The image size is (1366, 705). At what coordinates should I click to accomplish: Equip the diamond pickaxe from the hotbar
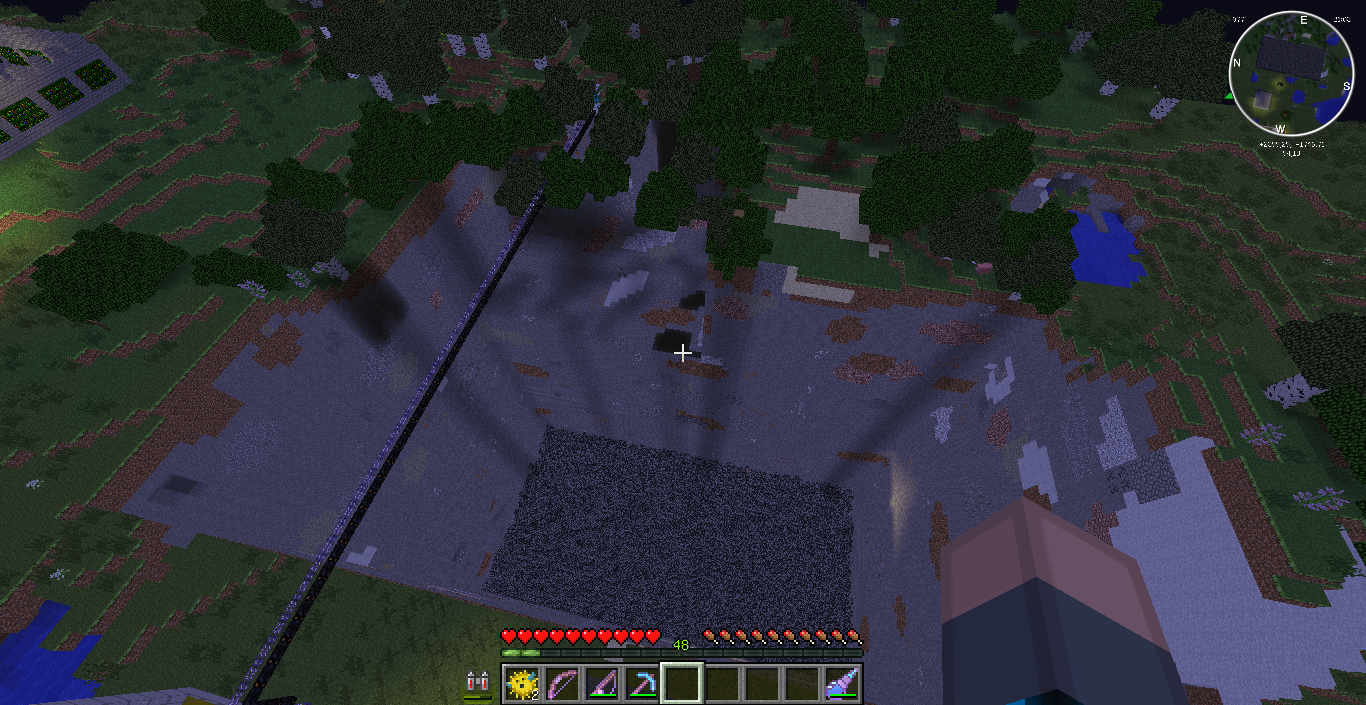(641, 684)
